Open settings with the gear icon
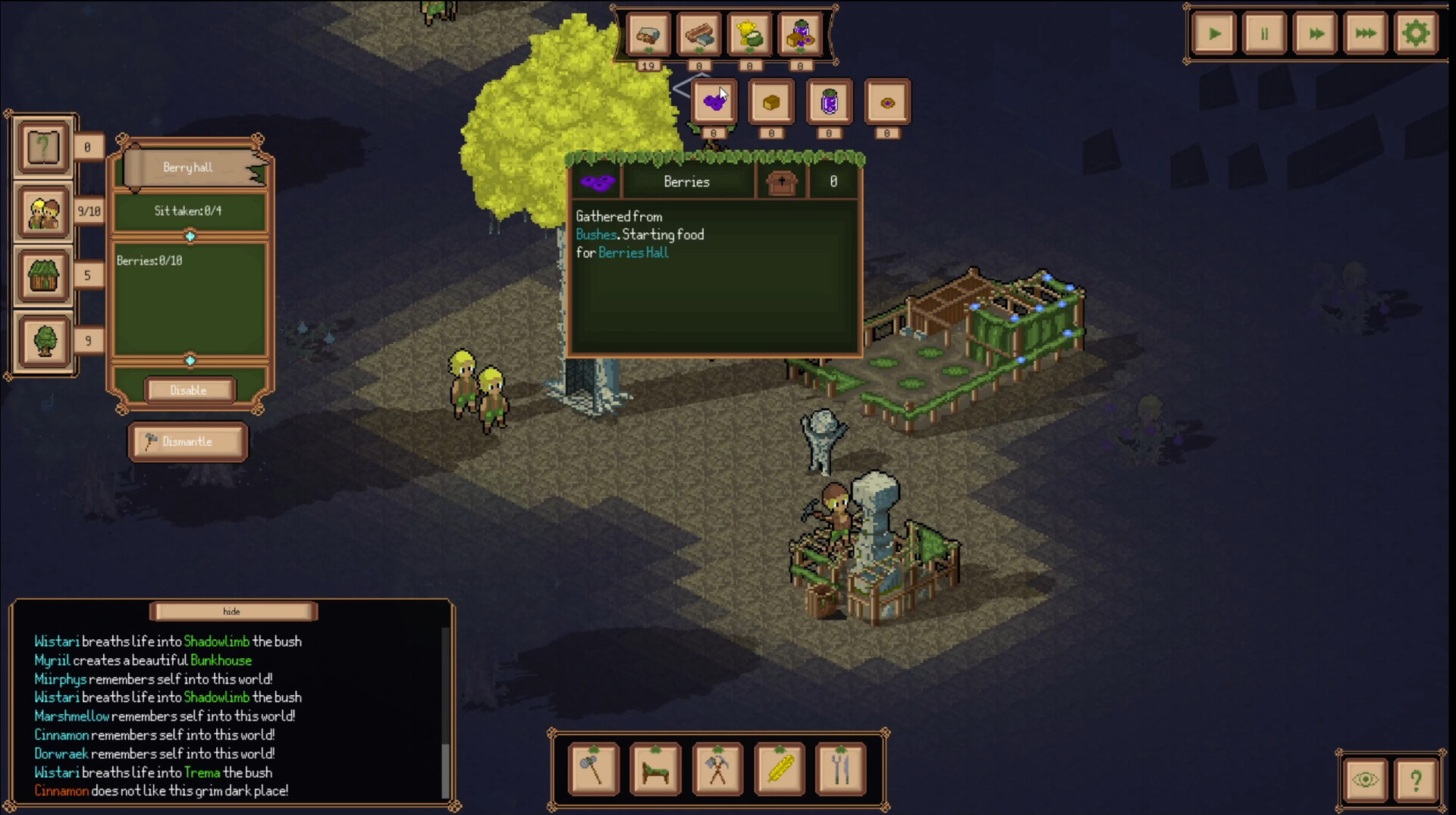This screenshot has width=1456, height=815. 1415,34
